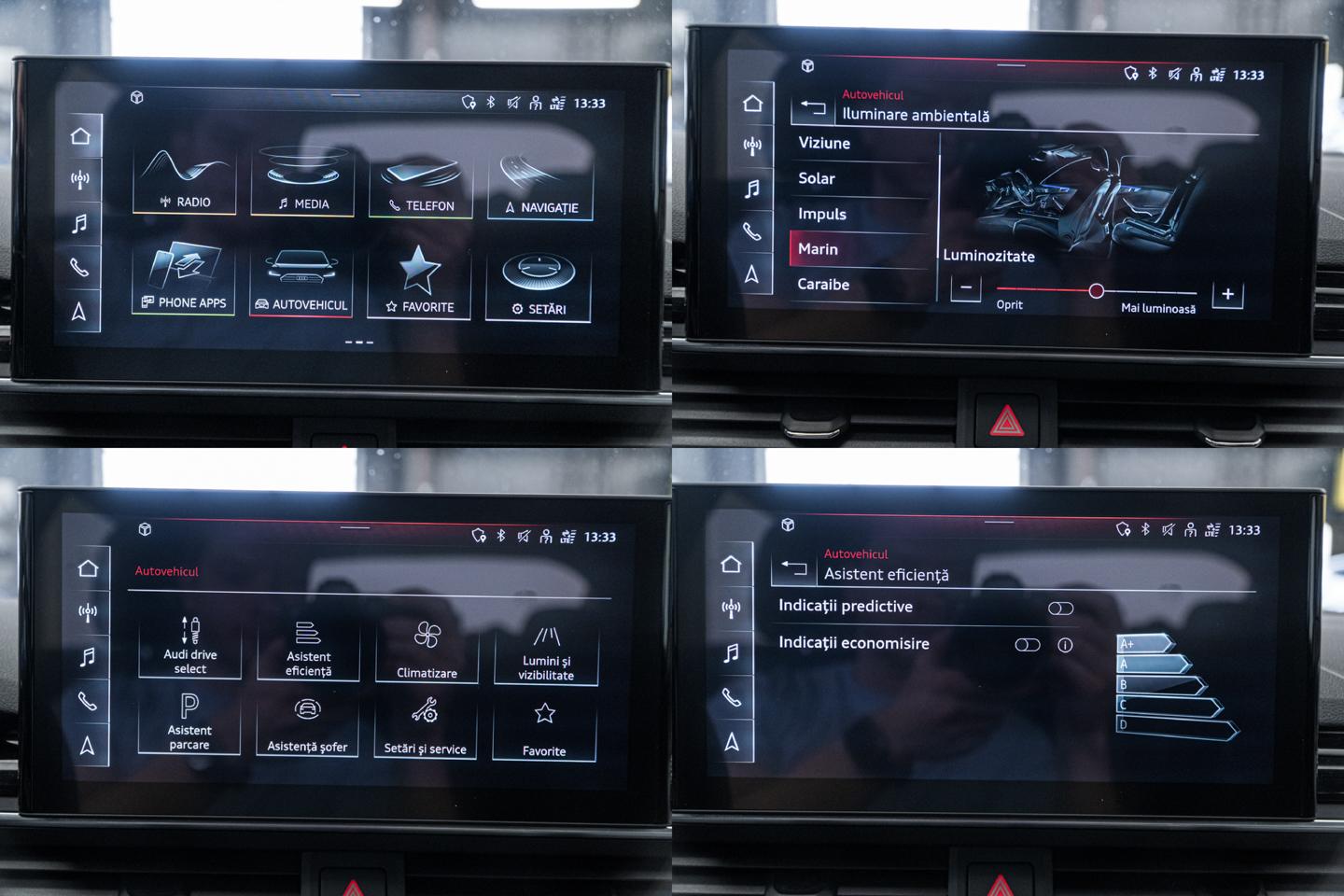Switch to the Impuls lighting profile
This screenshot has width=1344, height=896.
(822, 215)
